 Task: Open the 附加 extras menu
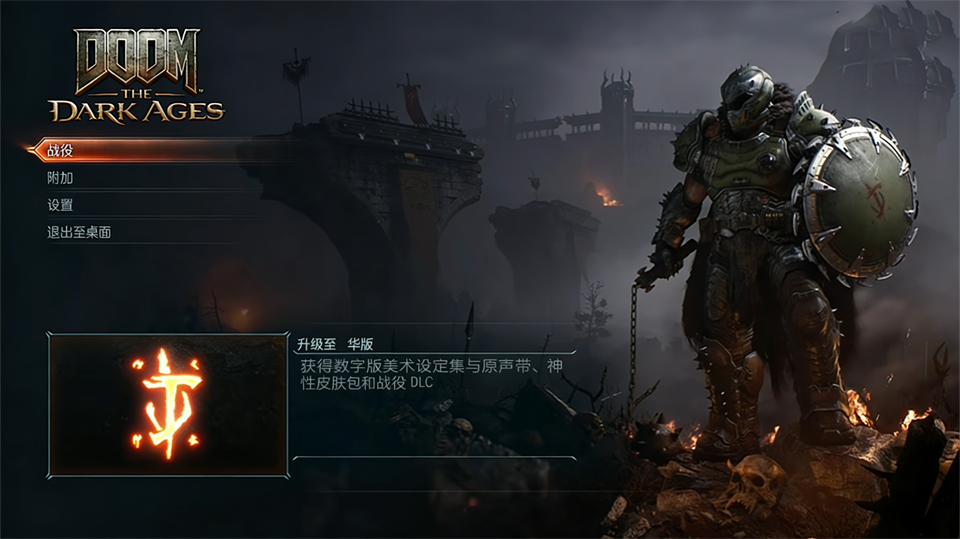61,178
